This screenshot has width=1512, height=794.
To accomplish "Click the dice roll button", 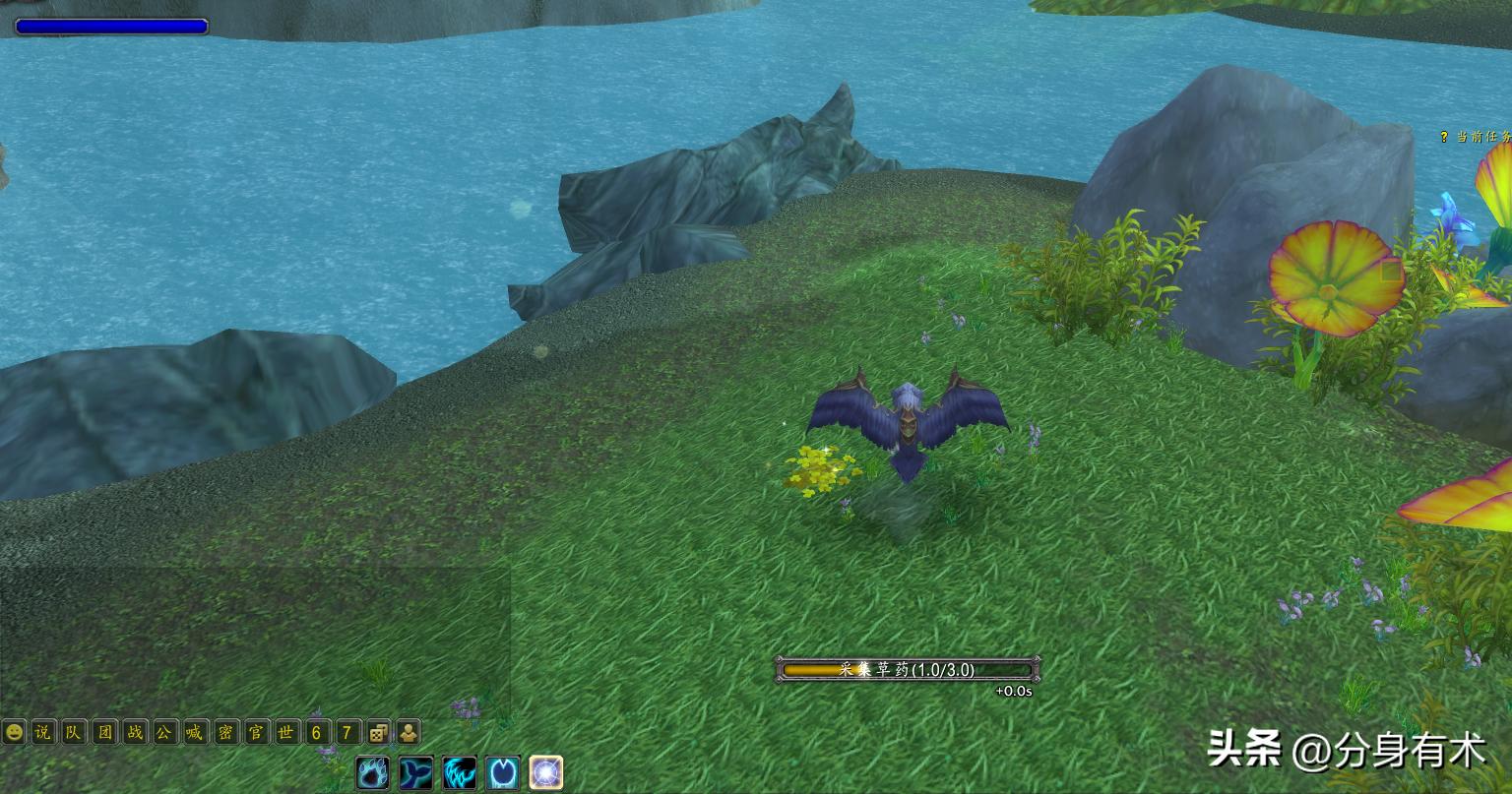I will [378, 733].
